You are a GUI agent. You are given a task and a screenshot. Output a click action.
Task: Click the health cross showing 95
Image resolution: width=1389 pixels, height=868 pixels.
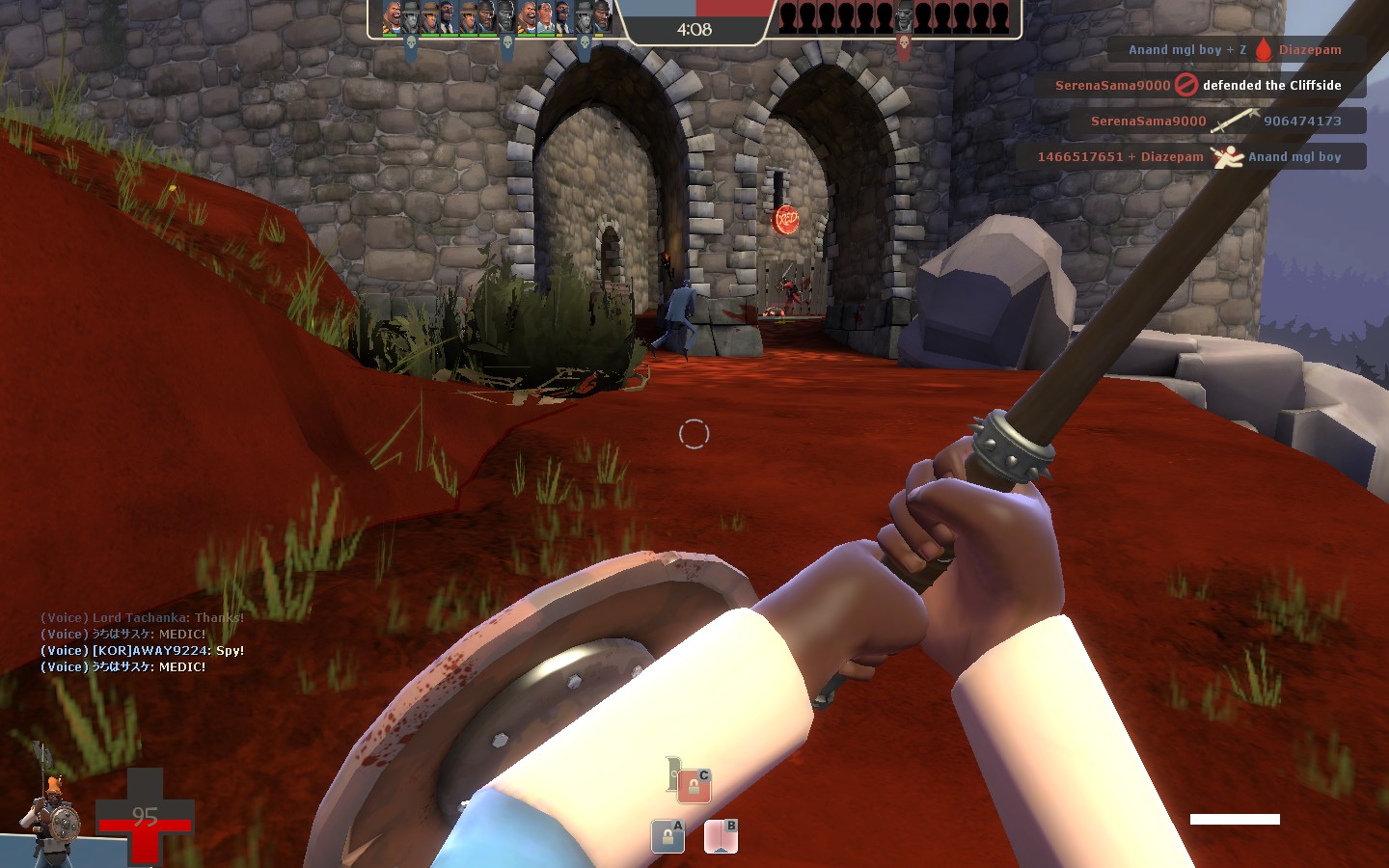(147, 815)
